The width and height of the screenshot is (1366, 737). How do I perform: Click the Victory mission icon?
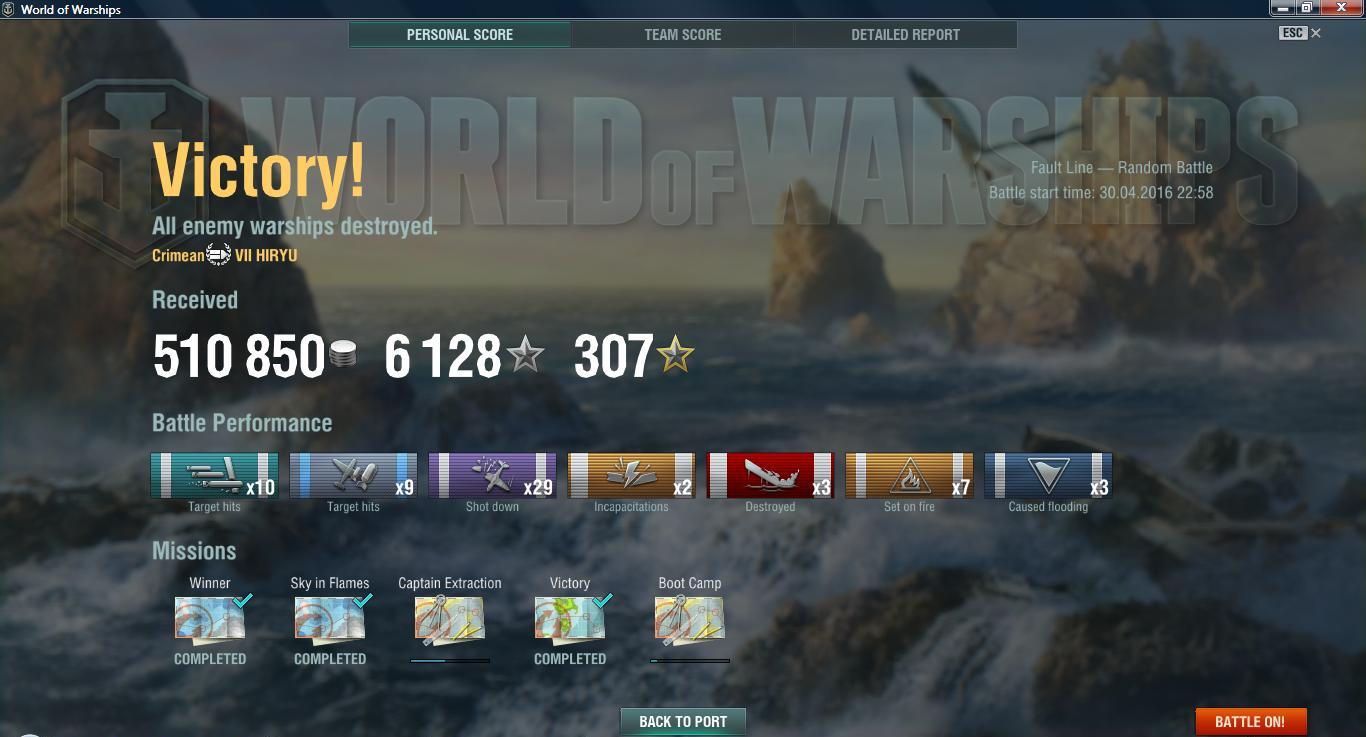click(570, 619)
